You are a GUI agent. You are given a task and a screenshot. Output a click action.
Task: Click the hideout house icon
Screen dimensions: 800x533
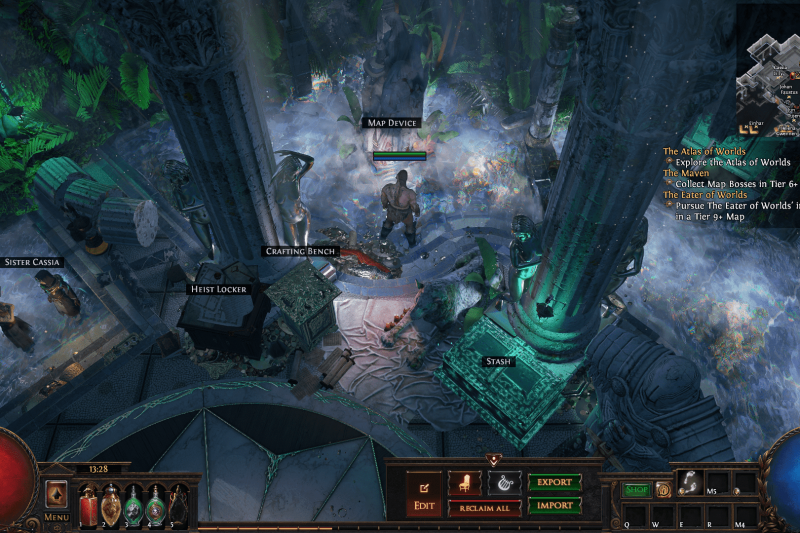[x=662, y=490]
